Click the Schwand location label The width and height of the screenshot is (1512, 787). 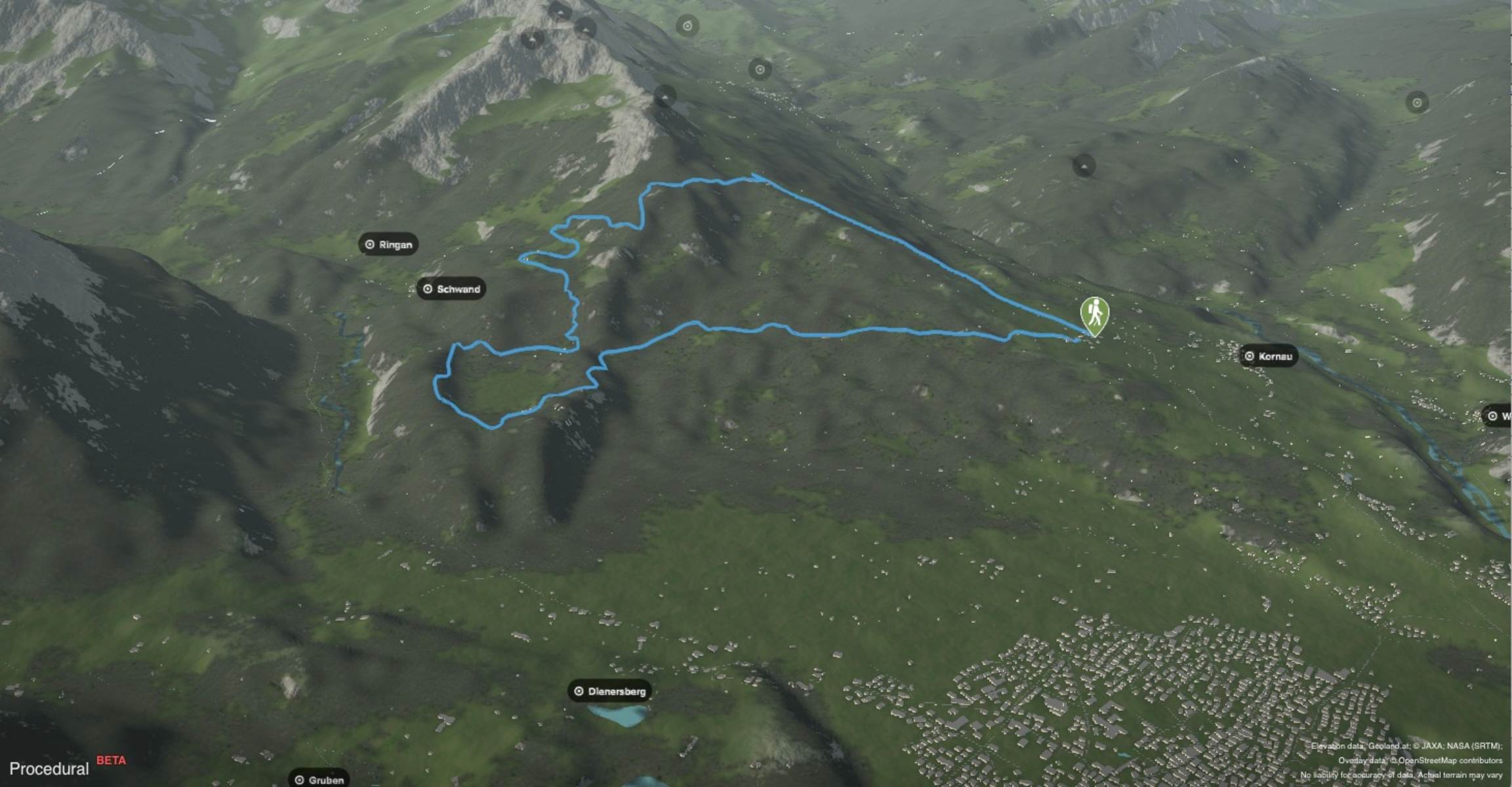click(x=451, y=289)
